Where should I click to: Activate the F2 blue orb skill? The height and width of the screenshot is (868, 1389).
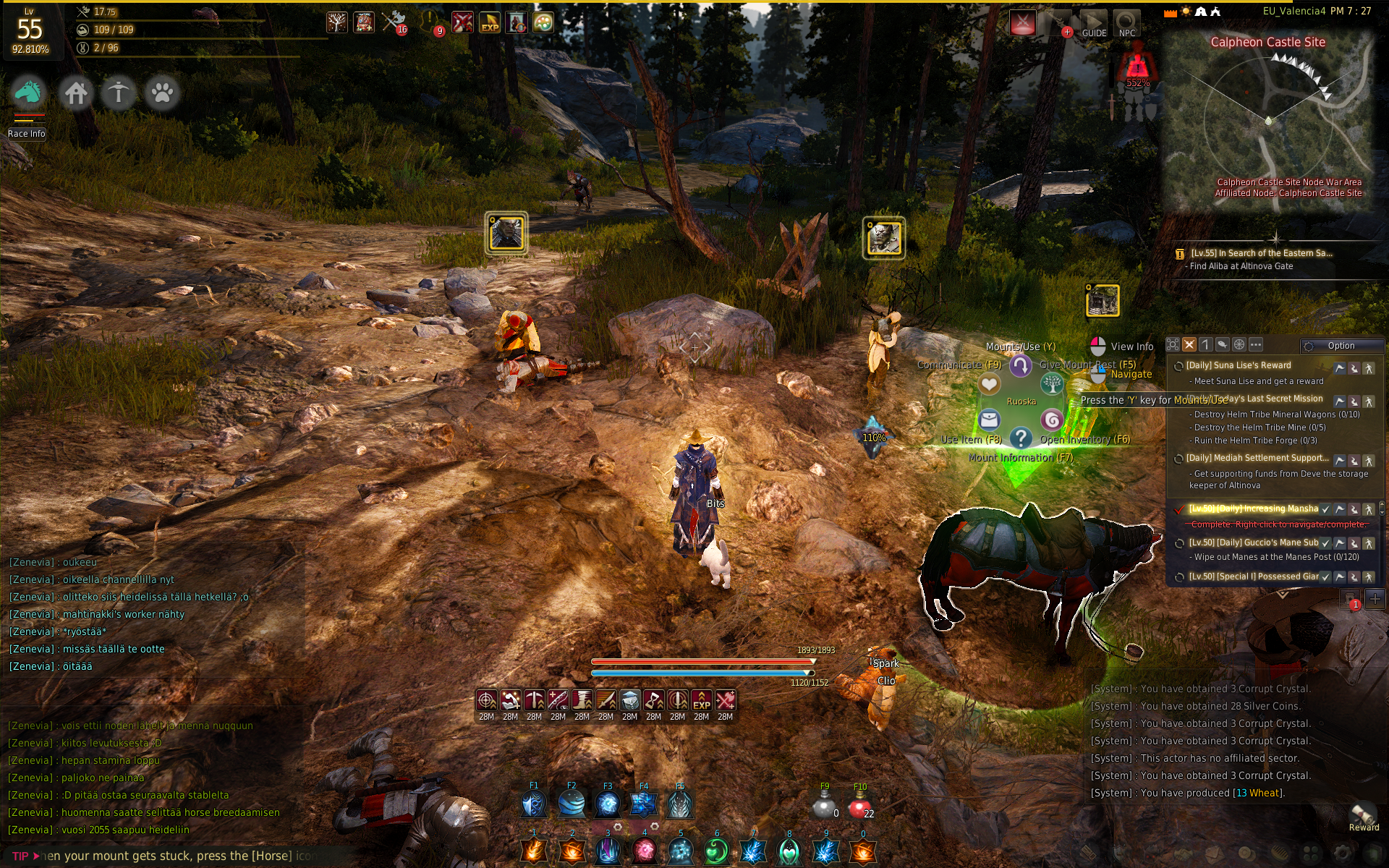572,804
